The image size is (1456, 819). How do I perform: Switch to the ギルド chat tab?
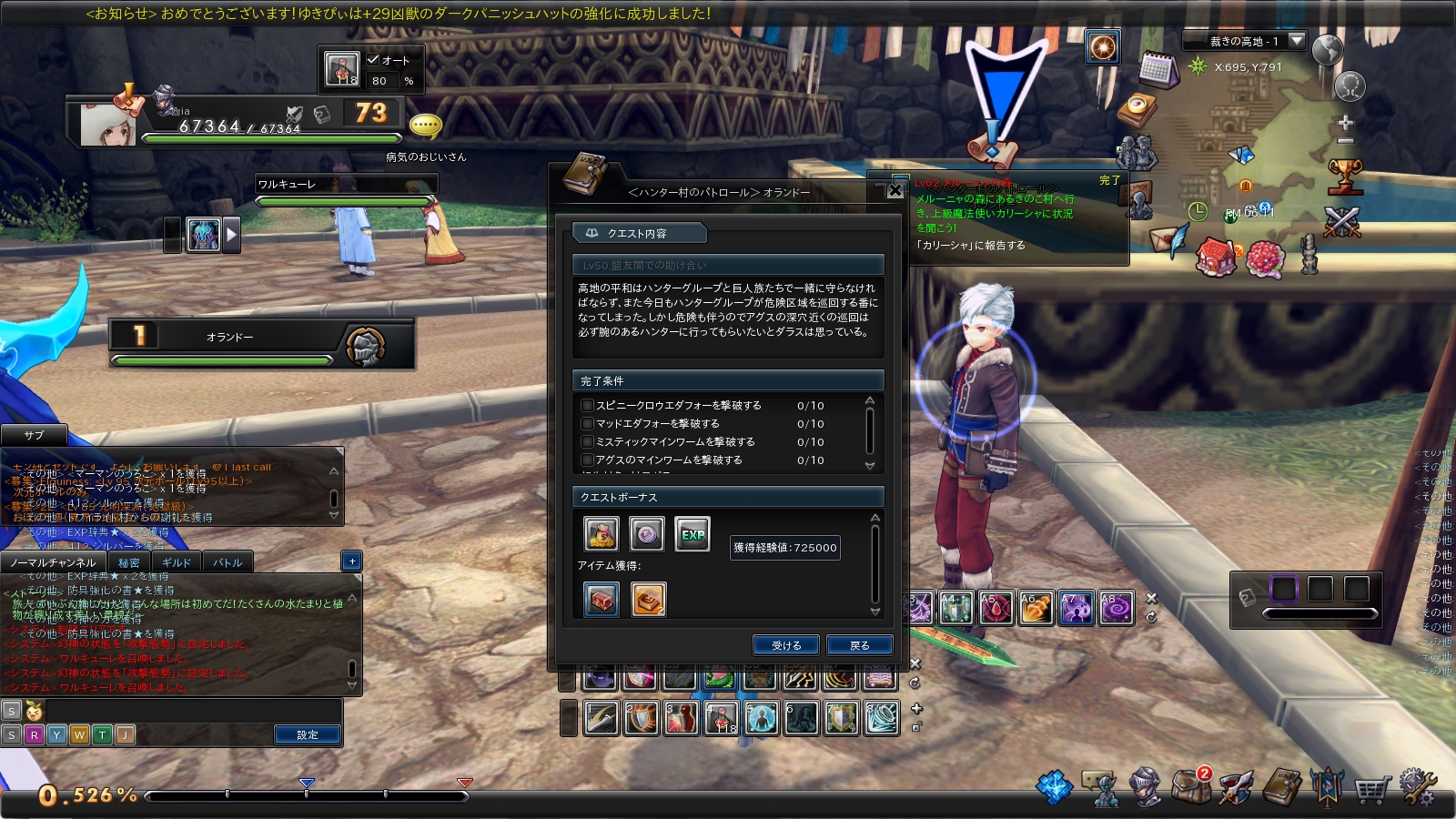(177, 562)
